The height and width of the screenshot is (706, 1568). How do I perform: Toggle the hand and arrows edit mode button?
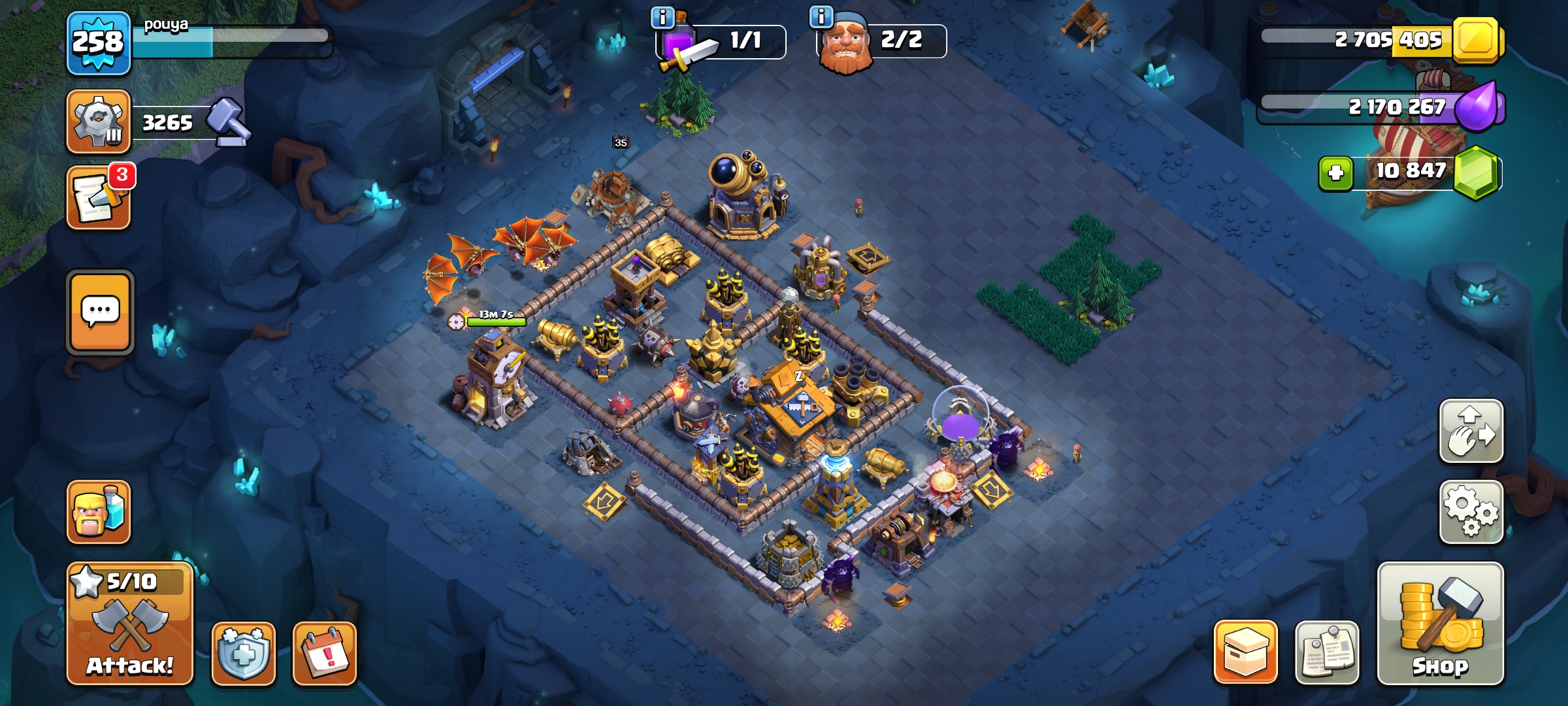click(1471, 431)
